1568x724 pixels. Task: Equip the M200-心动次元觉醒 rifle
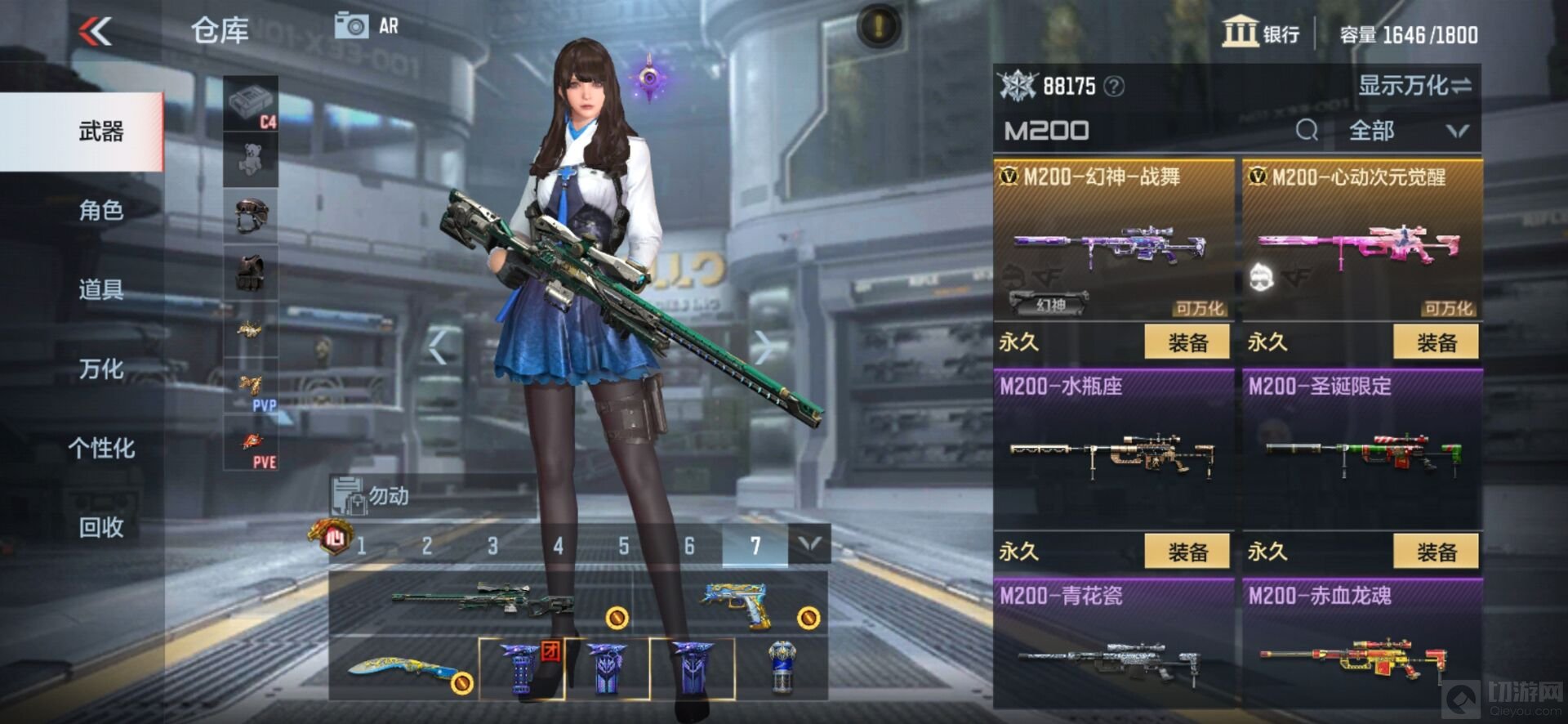(x=1436, y=342)
